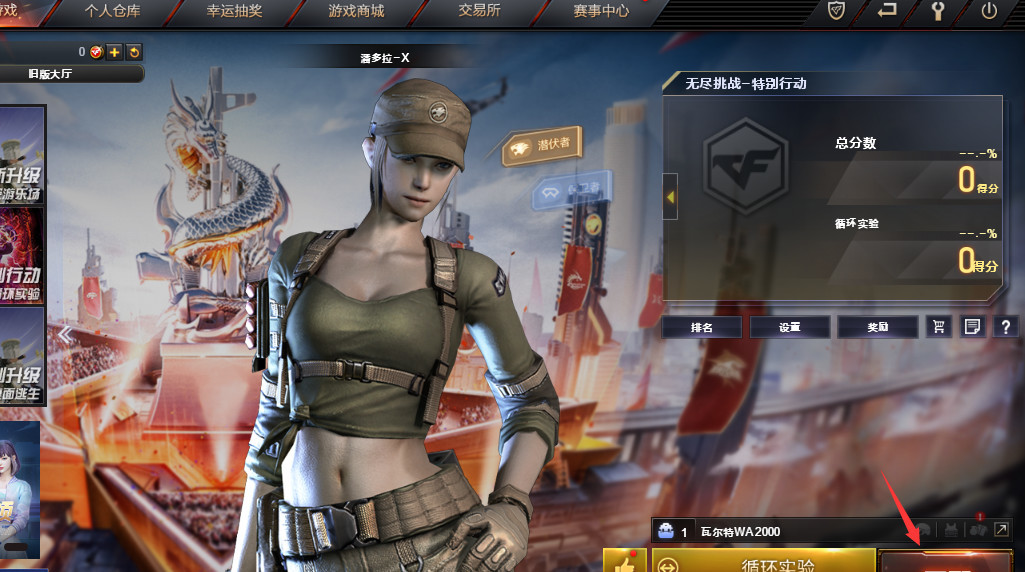The height and width of the screenshot is (572, 1025).
Task: Open the 游戏商城 game shop tab
Action: coord(356,12)
